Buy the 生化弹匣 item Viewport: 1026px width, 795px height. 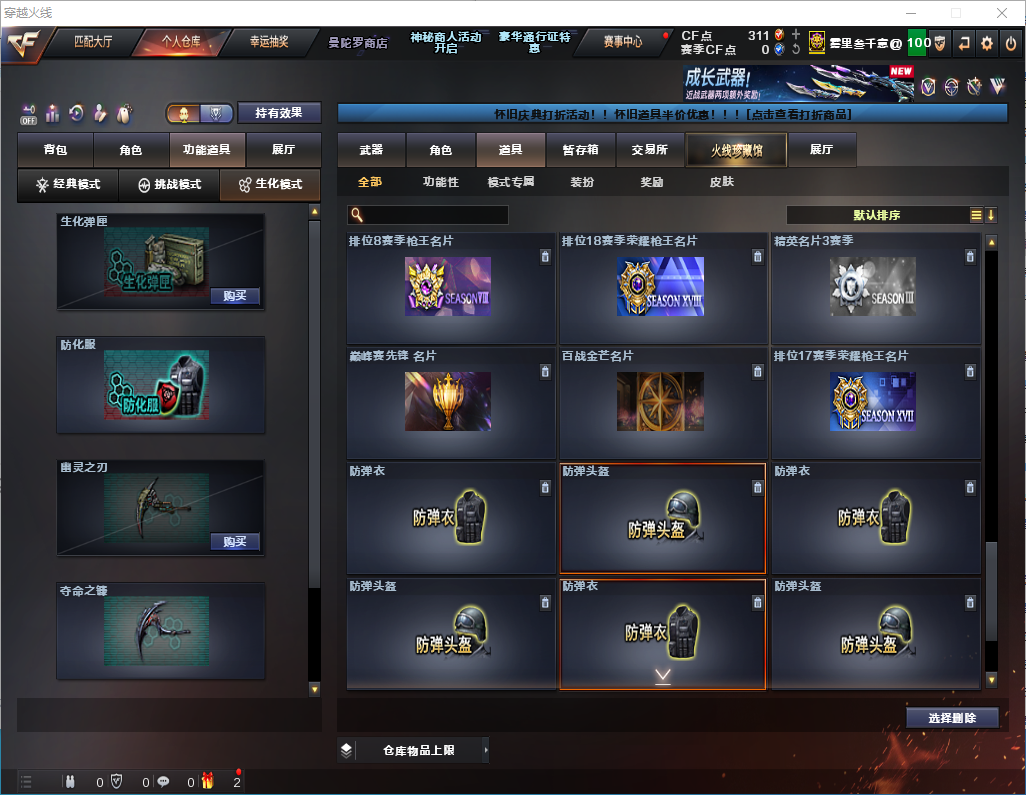coord(234,296)
